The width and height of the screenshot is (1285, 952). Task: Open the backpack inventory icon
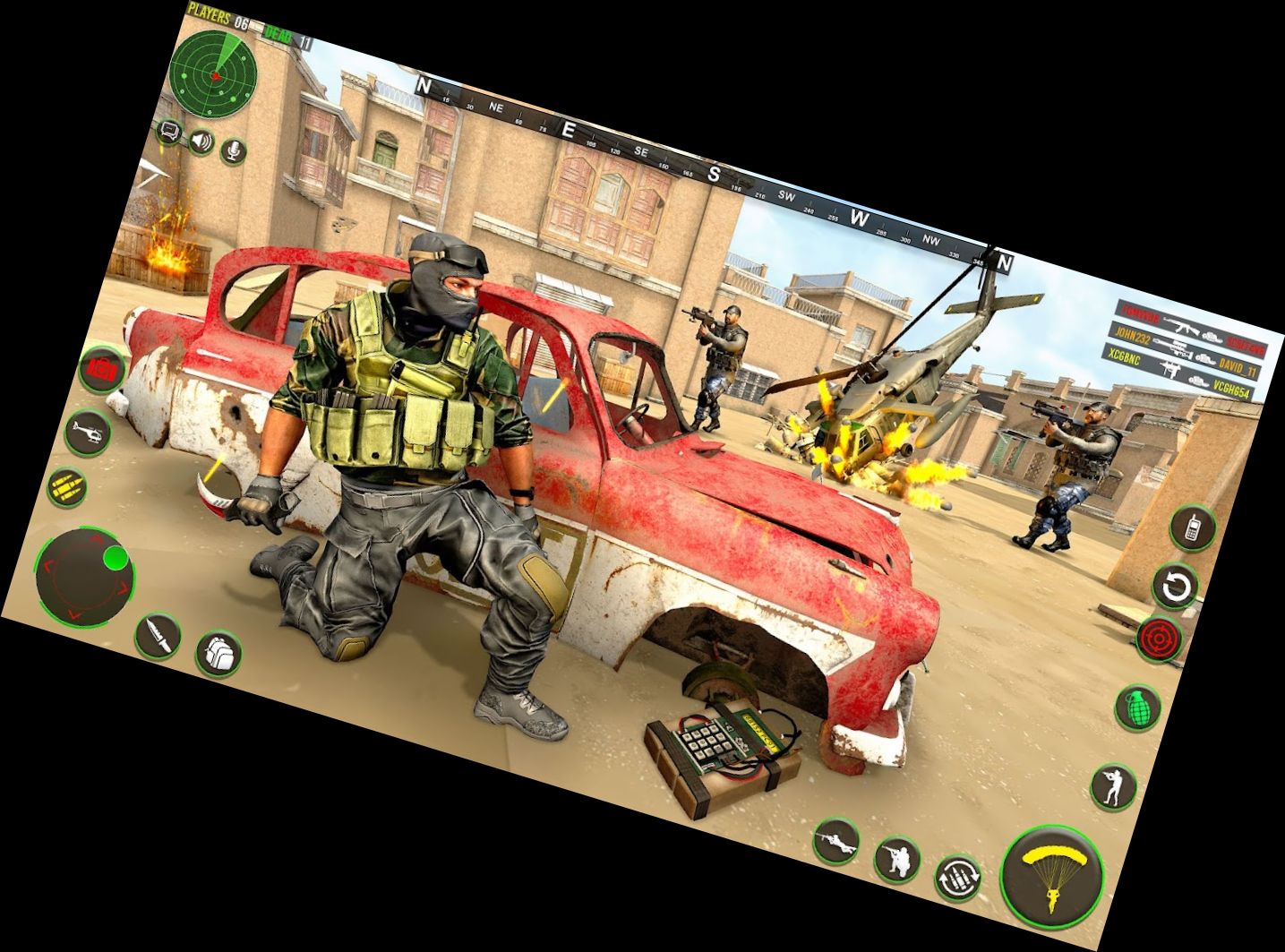[x=219, y=654]
